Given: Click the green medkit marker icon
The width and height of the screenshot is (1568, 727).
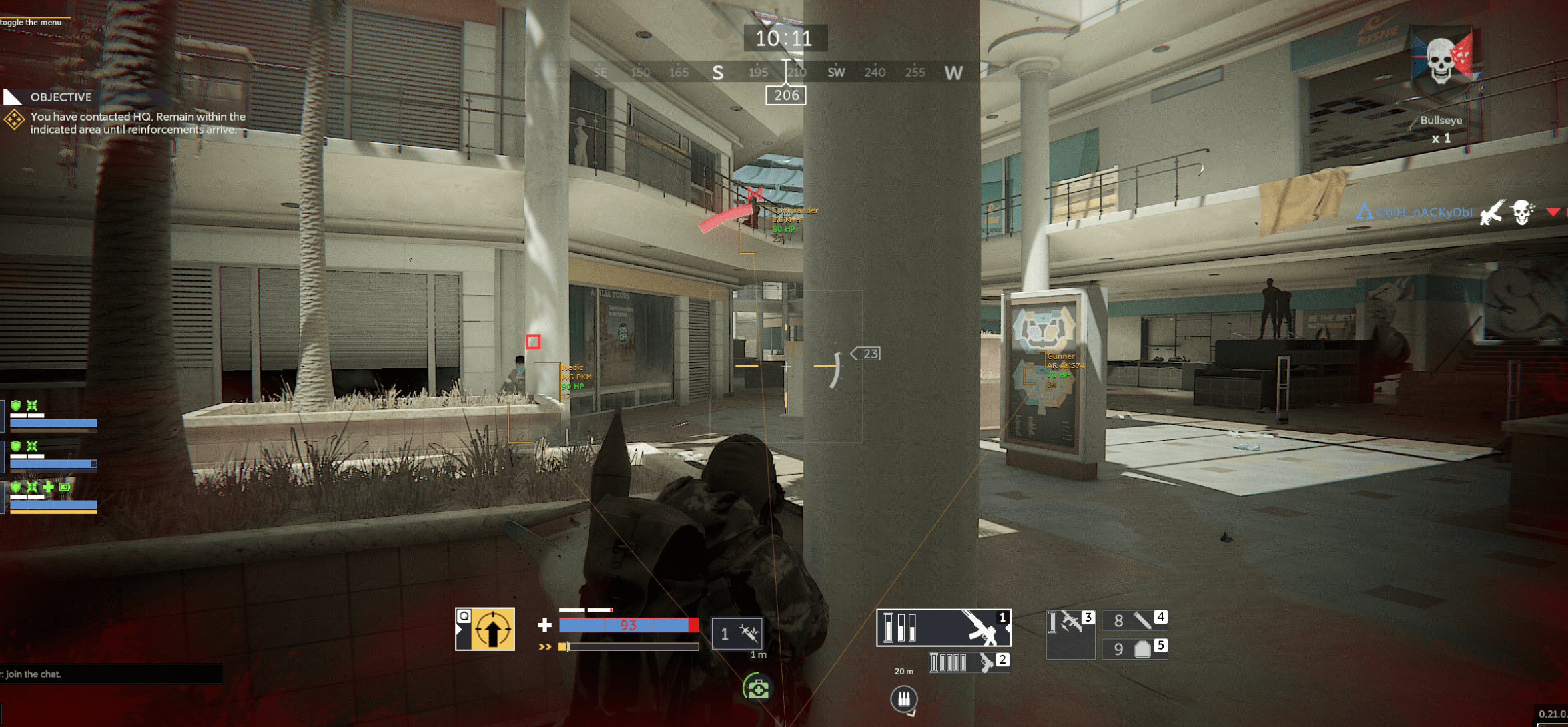Looking at the screenshot, I should click(758, 688).
